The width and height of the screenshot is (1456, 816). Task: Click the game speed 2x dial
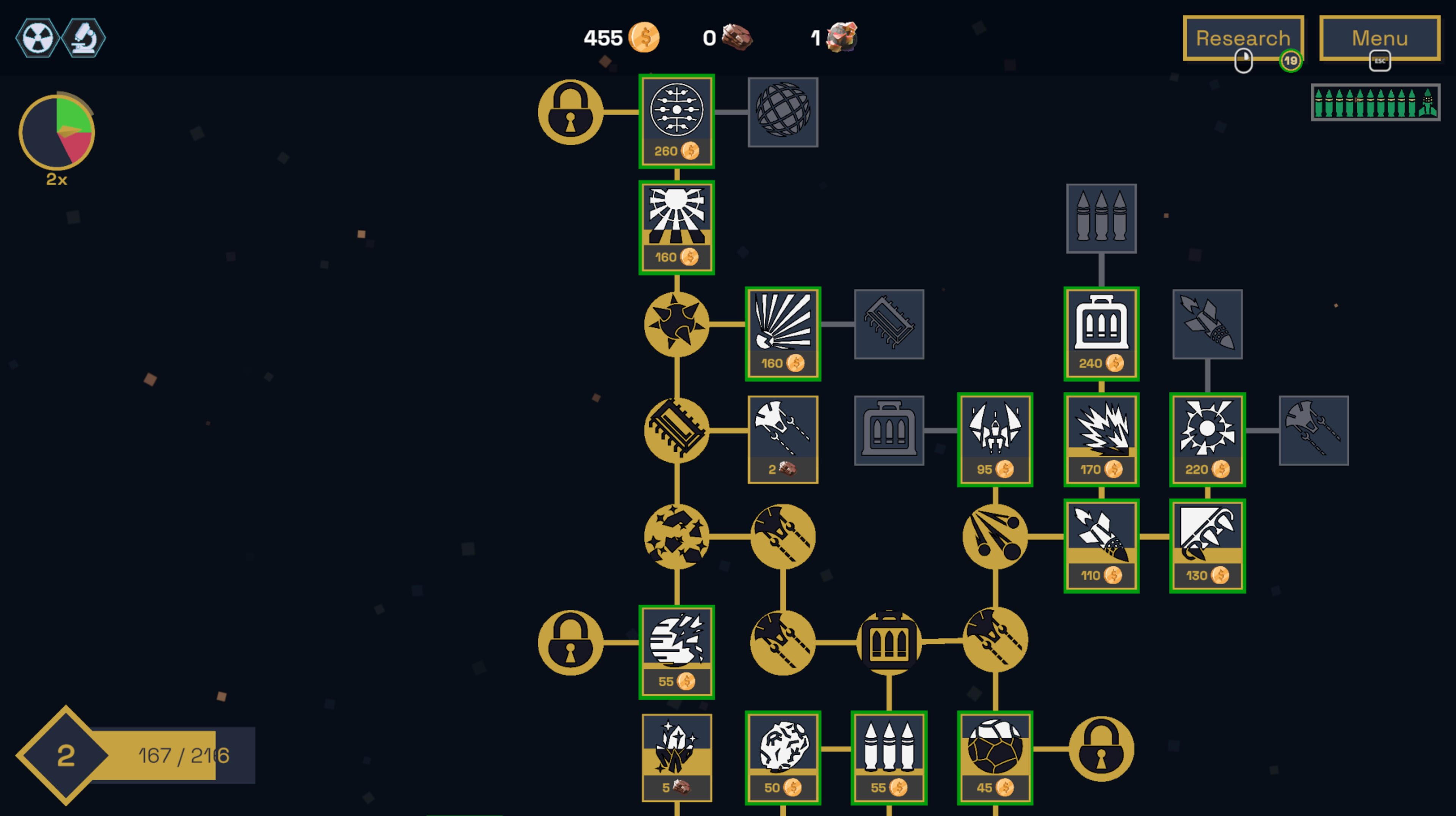pos(56,133)
